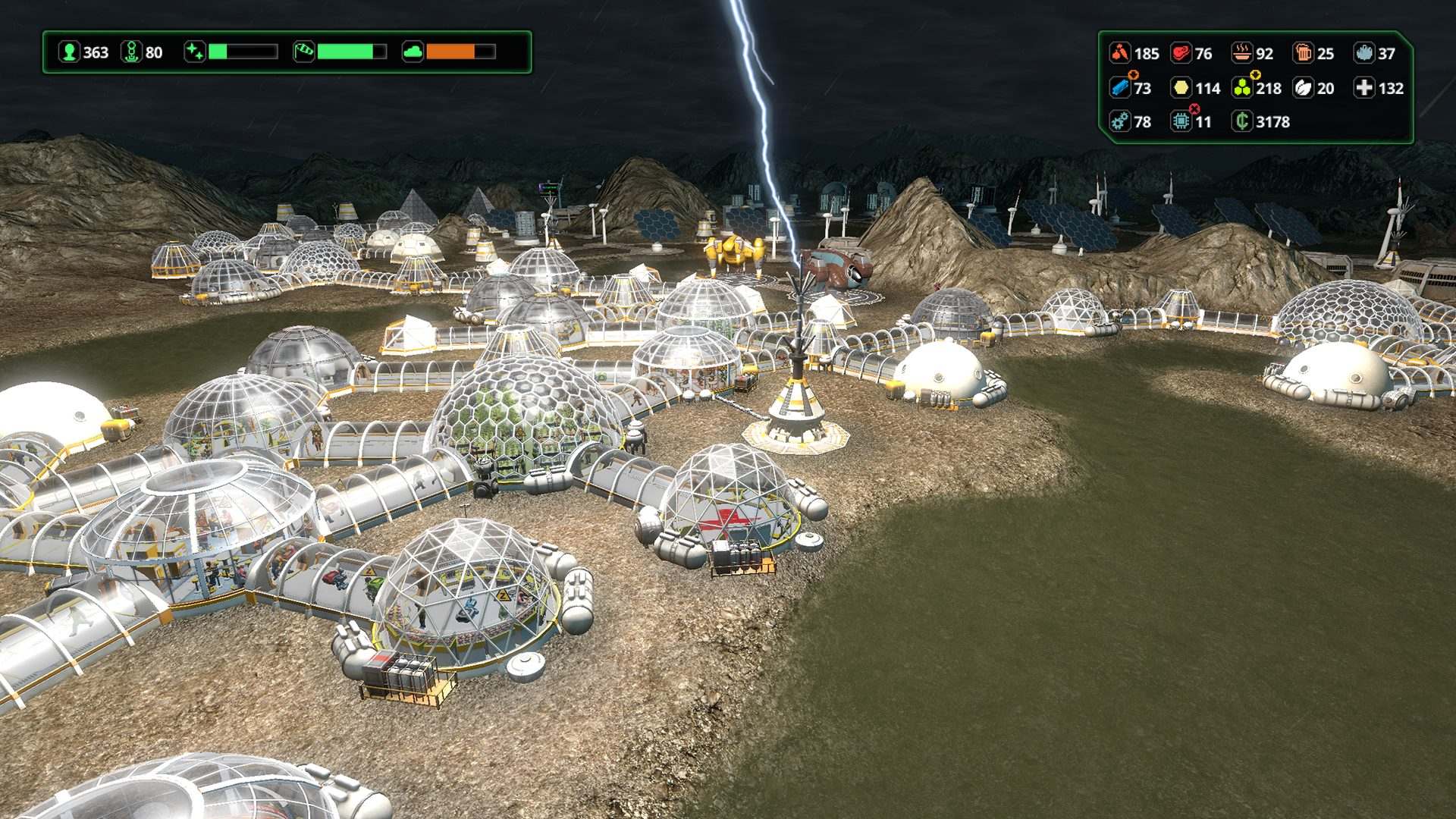Click the blue metal resource icon showing 73
This screenshot has width=1456, height=819.
(1120, 89)
